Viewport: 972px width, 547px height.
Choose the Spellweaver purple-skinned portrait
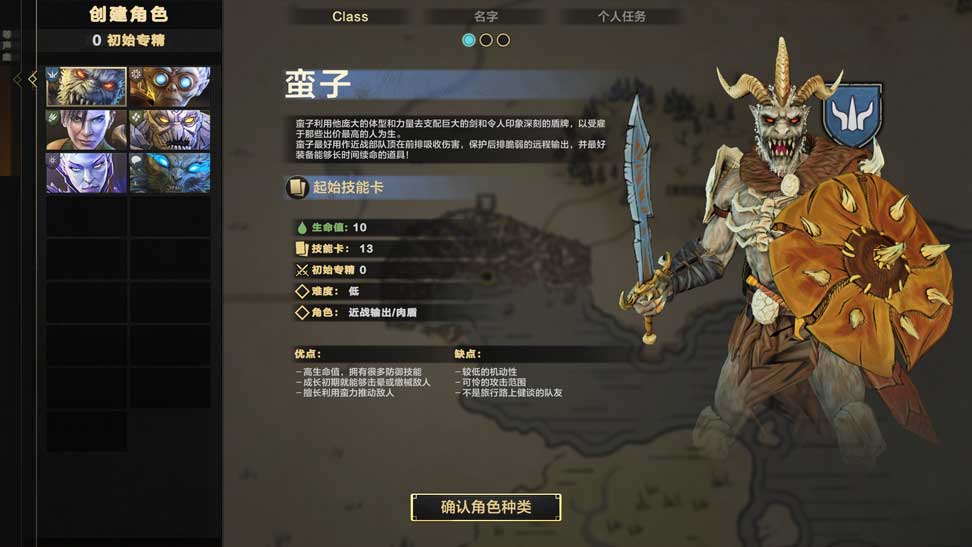(x=86, y=173)
